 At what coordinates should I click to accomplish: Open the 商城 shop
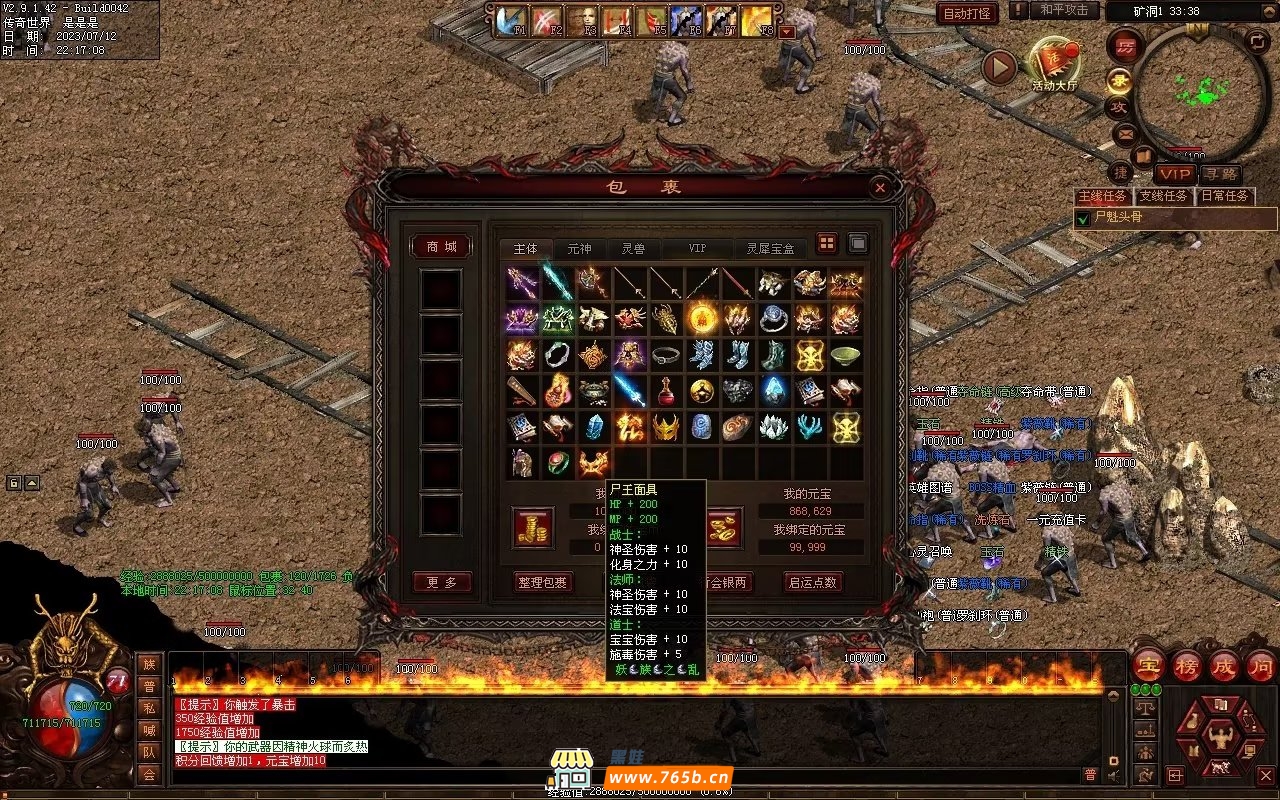441,246
